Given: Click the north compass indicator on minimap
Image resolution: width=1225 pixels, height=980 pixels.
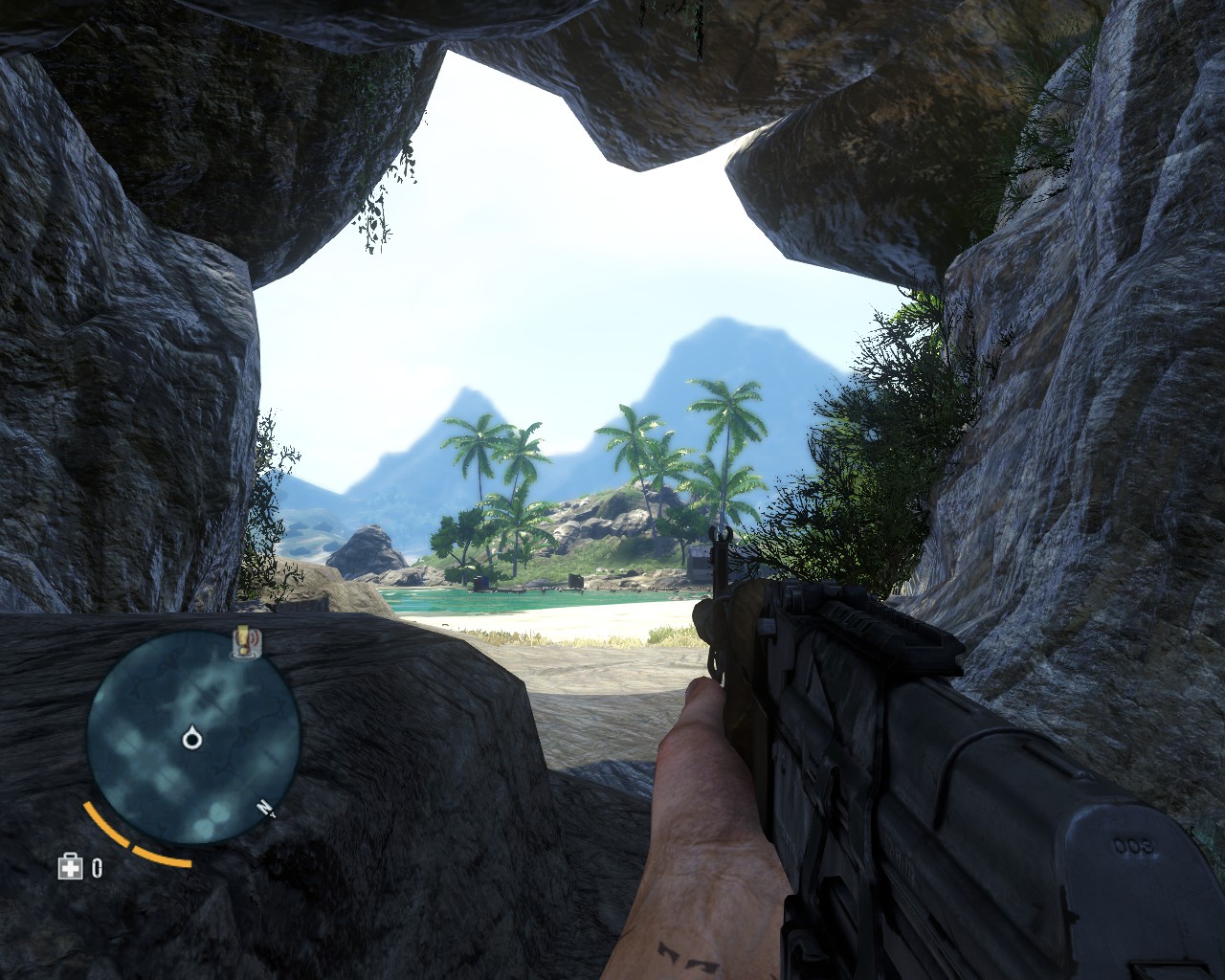Looking at the screenshot, I should [x=266, y=809].
